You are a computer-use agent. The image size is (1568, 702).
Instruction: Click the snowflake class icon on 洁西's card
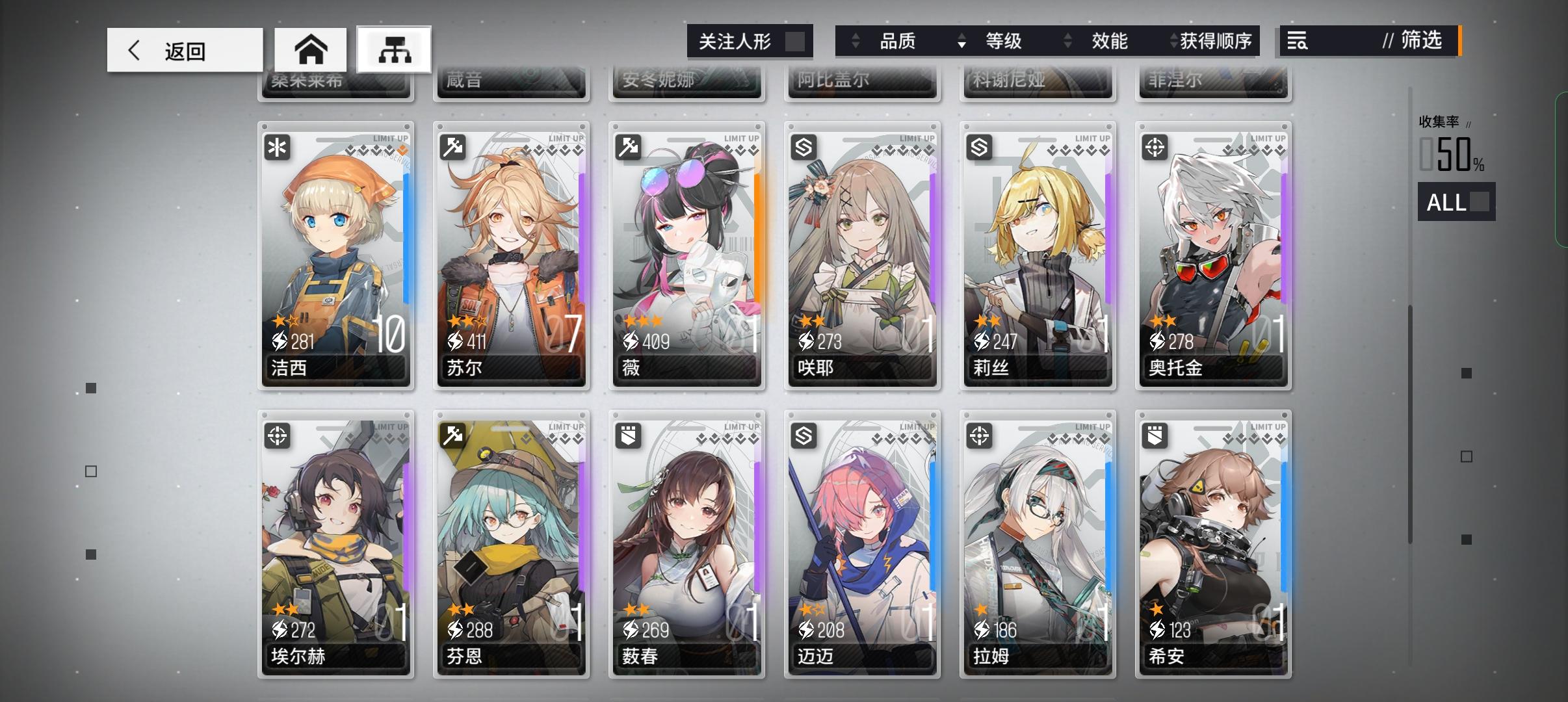tap(278, 148)
